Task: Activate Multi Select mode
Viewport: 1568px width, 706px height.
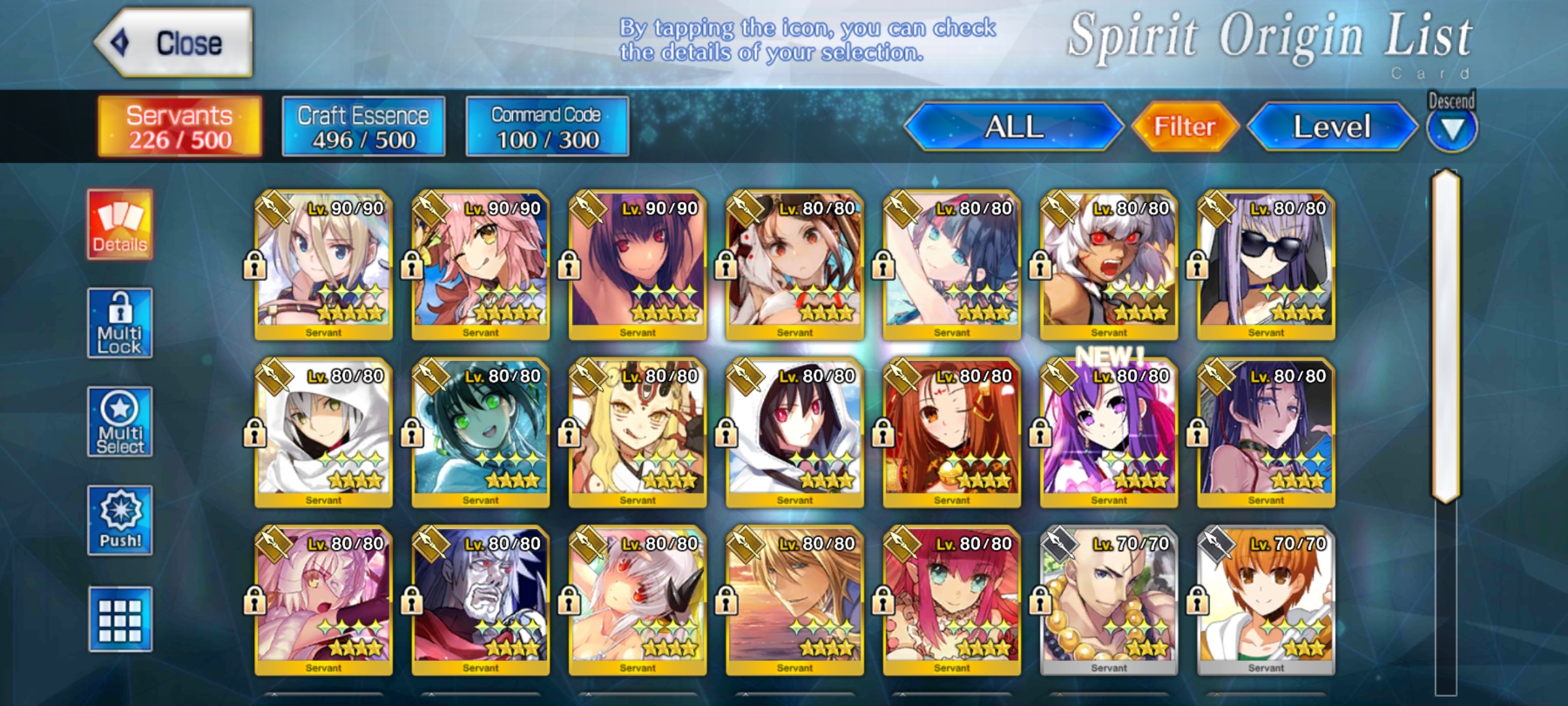Action: tap(120, 422)
